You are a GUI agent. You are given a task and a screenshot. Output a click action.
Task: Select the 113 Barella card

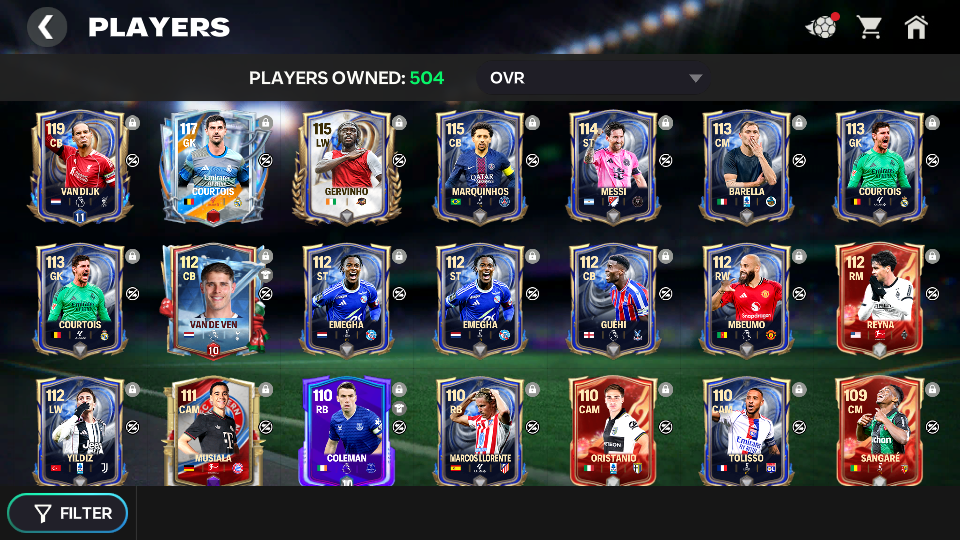coord(745,165)
